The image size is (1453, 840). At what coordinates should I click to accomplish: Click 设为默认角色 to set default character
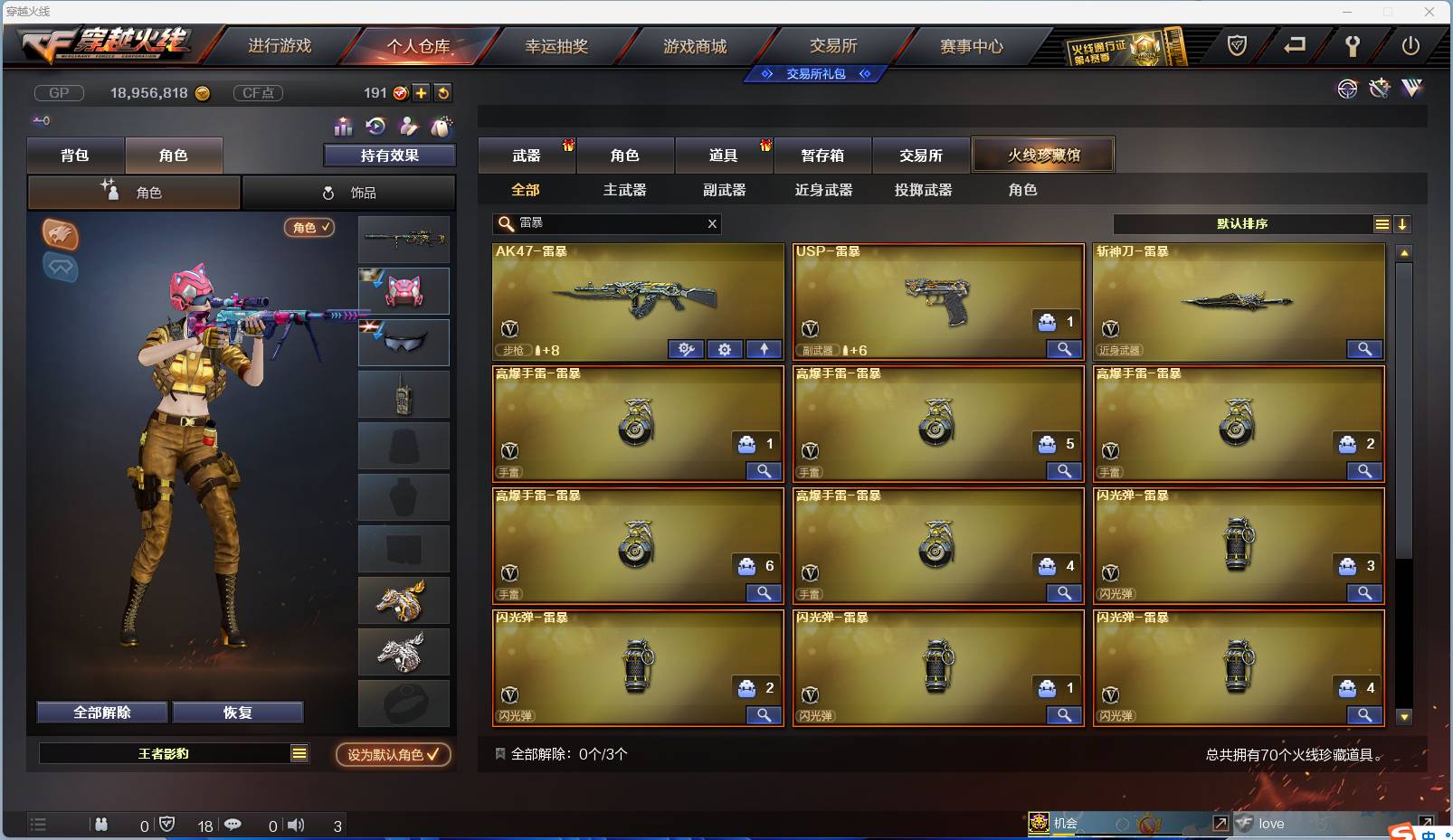point(392,755)
